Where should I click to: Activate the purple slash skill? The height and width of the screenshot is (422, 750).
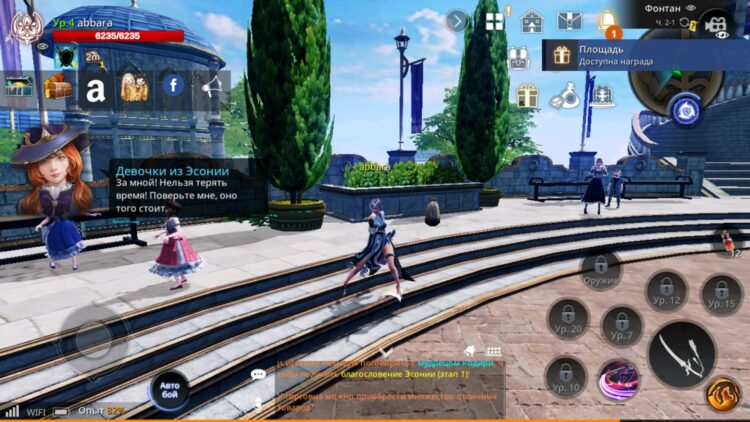619,381
